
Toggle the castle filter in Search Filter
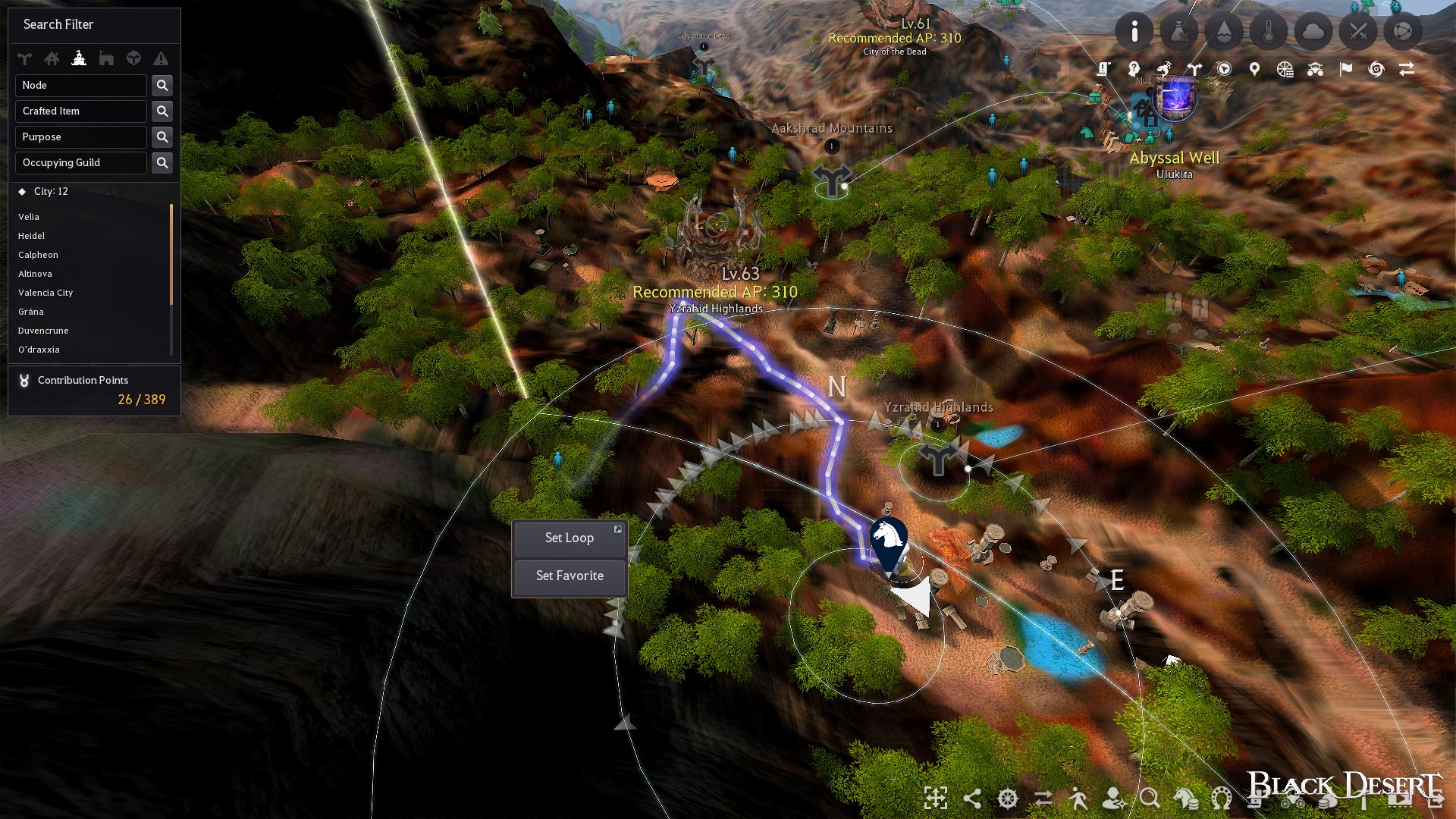80,58
